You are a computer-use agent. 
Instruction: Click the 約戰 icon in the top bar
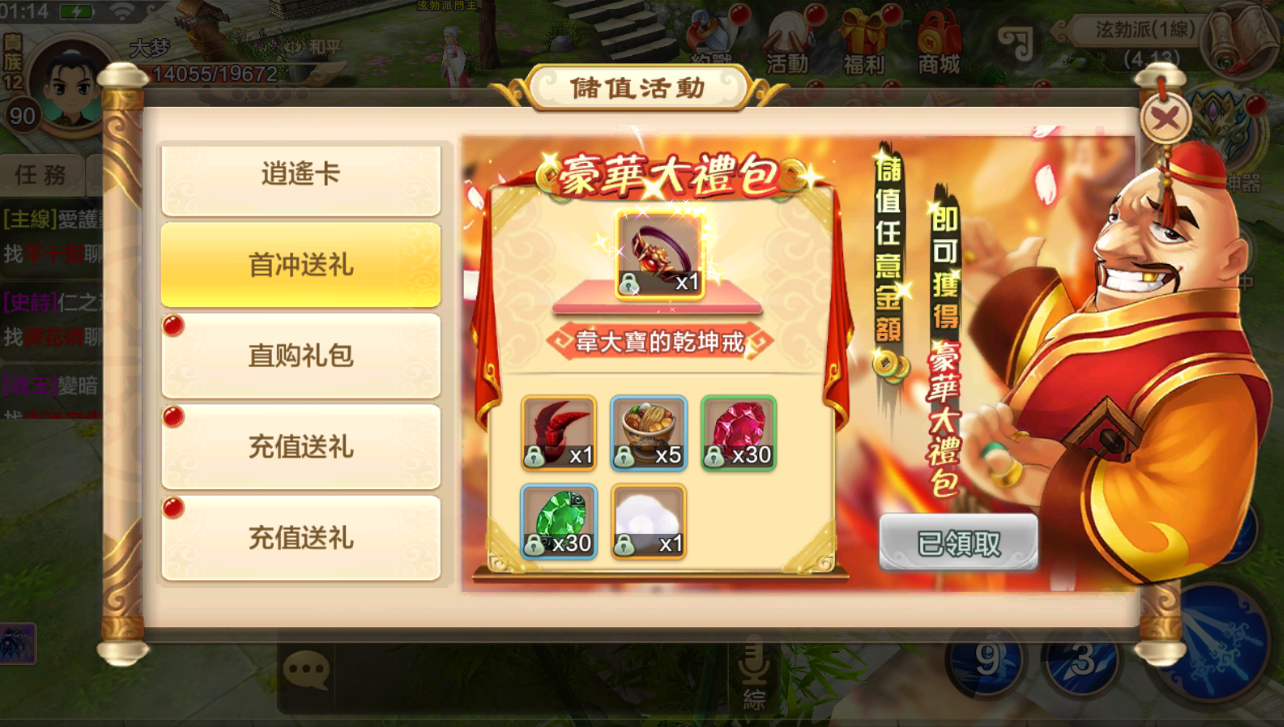pyautogui.click(x=712, y=40)
